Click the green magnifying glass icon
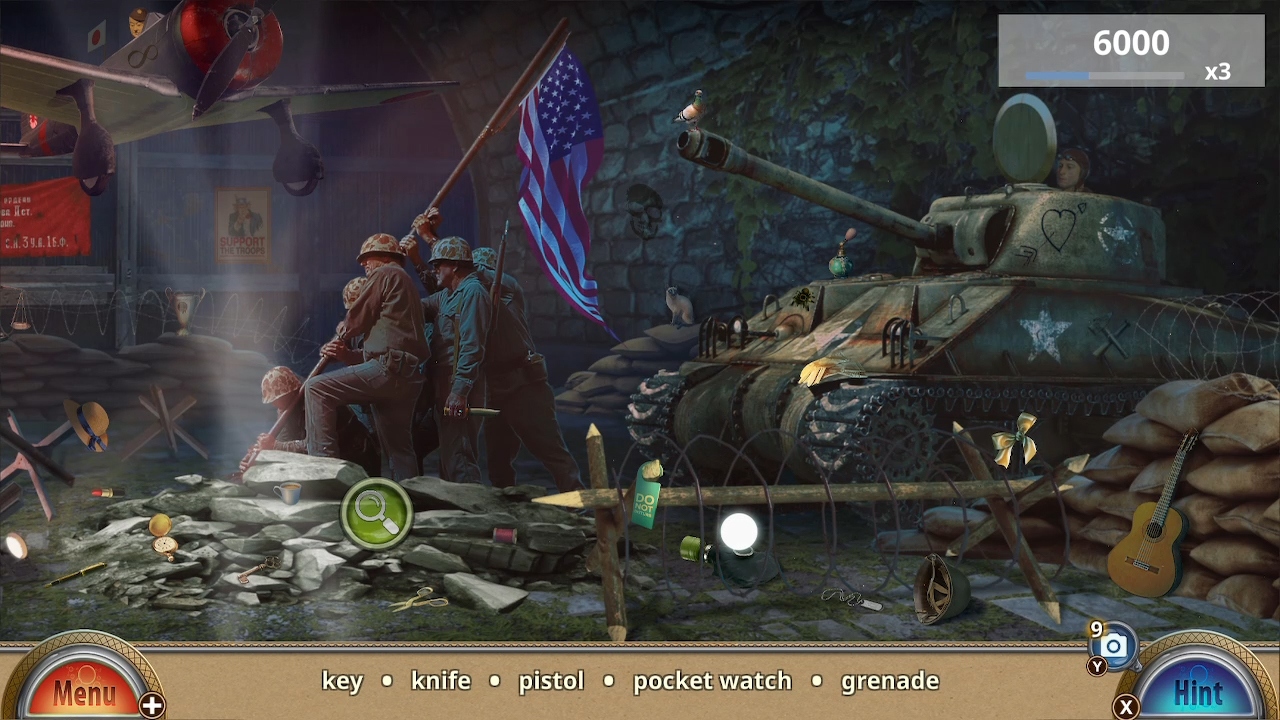This screenshot has width=1280, height=720. click(x=377, y=514)
